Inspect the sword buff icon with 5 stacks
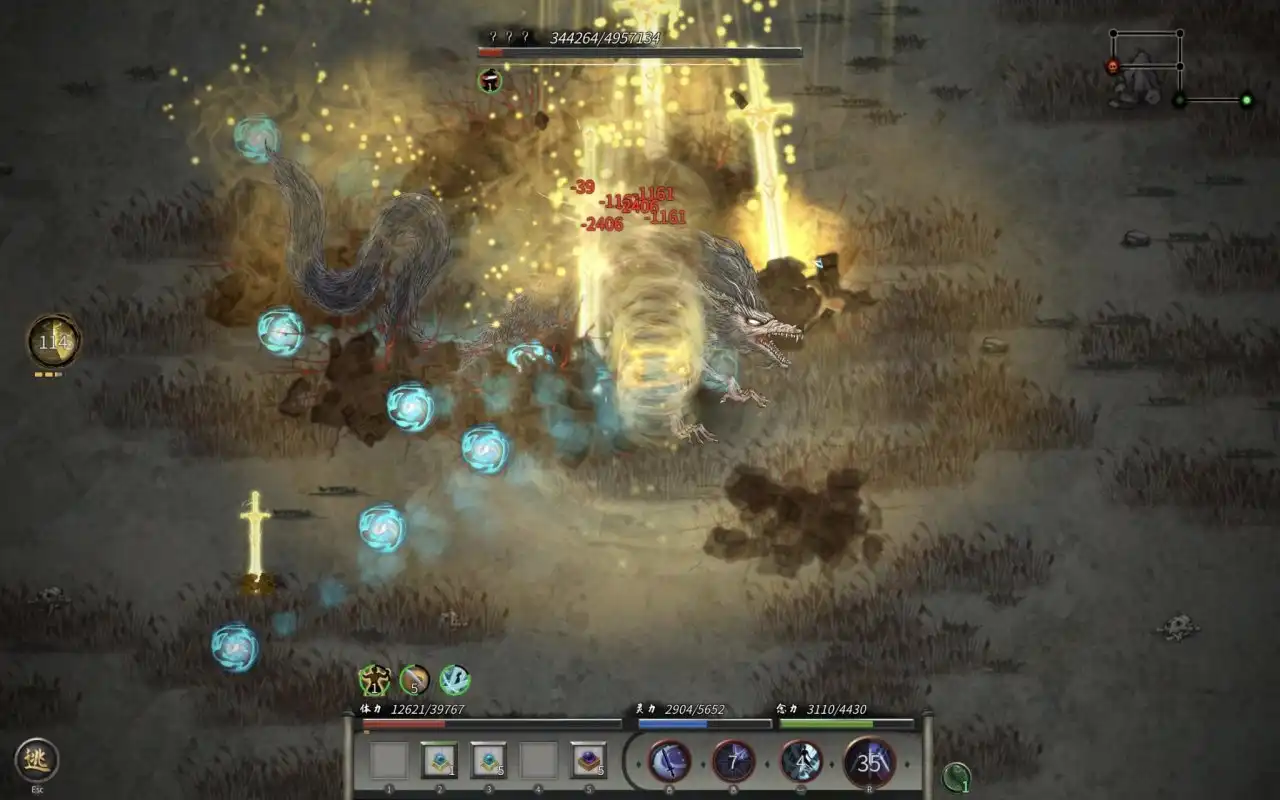Viewport: 1280px width, 800px height. coord(414,681)
